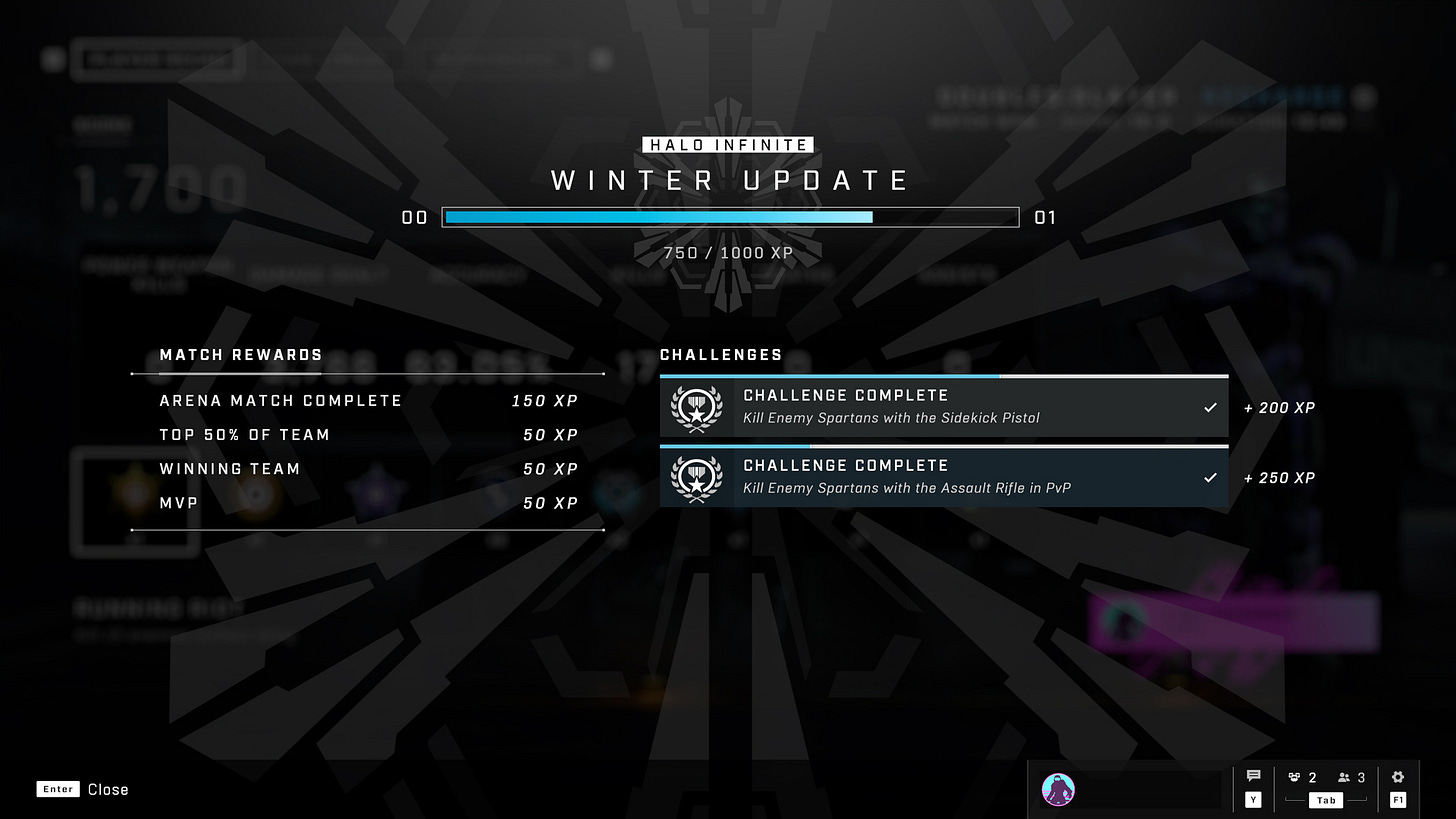Select the level 01 marker beside the bar
Image resolution: width=1456 pixels, height=819 pixels.
point(1046,217)
